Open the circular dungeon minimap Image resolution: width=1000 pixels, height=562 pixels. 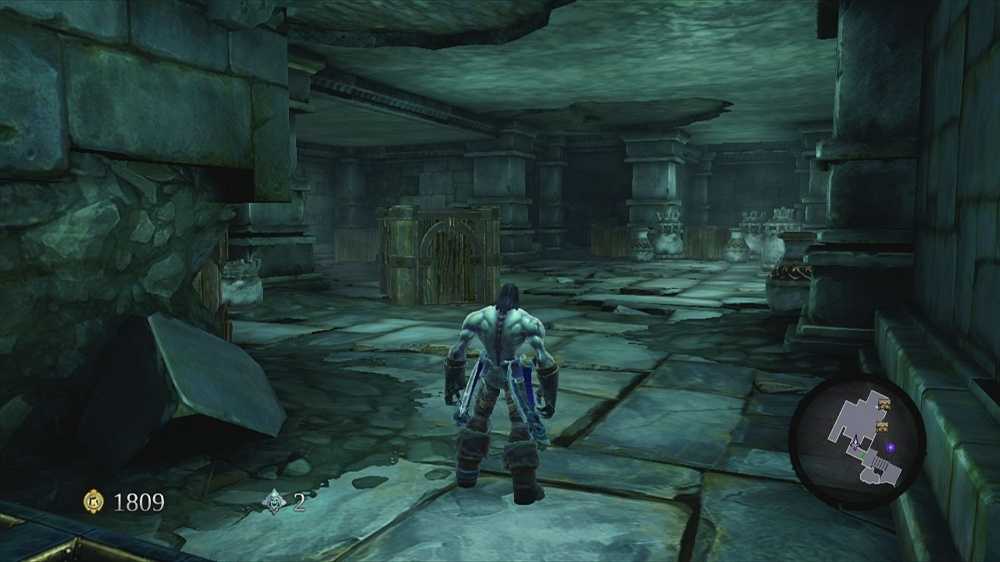click(x=856, y=429)
